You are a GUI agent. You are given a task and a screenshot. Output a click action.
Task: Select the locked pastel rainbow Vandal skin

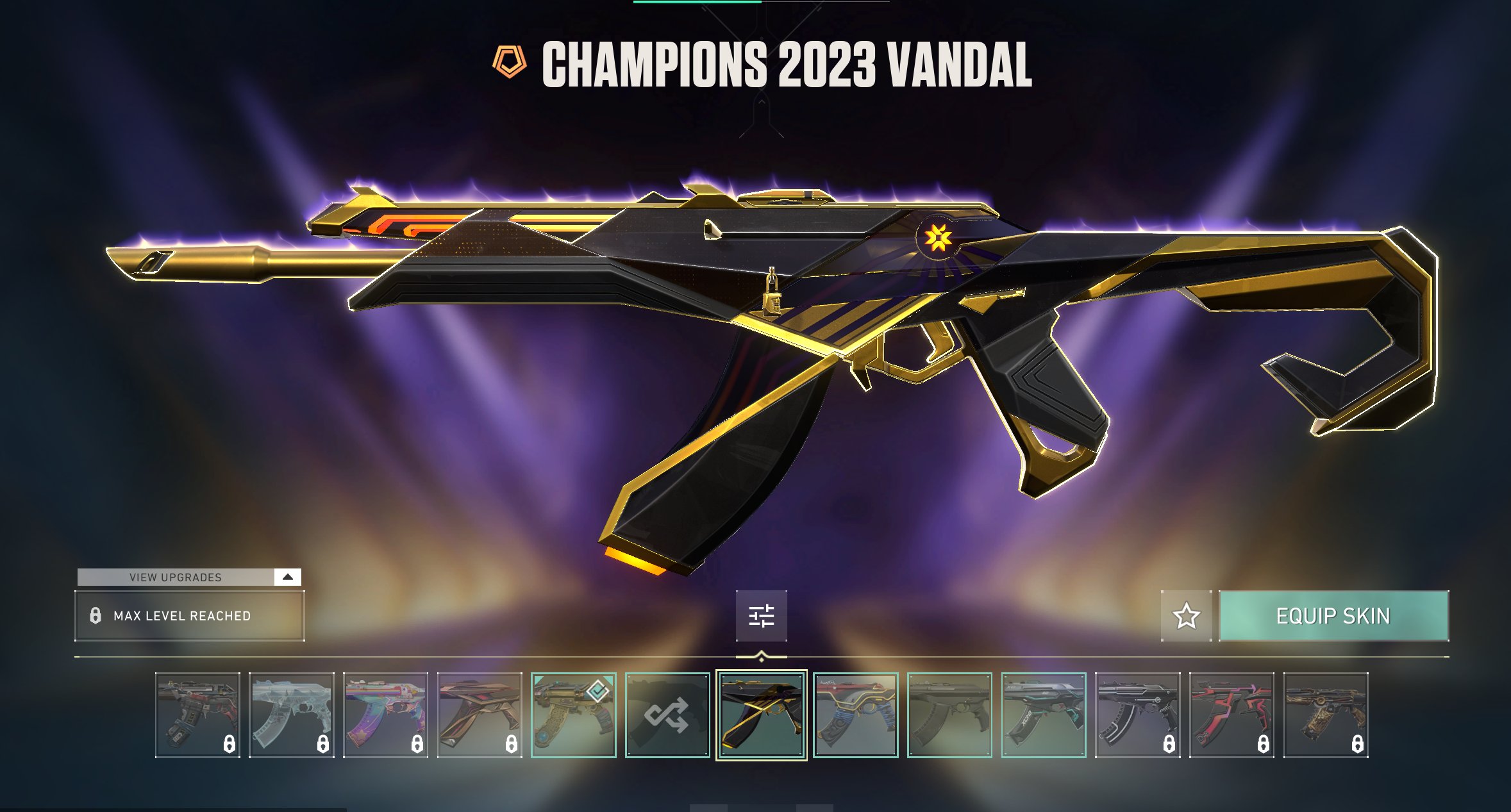[x=385, y=715]
